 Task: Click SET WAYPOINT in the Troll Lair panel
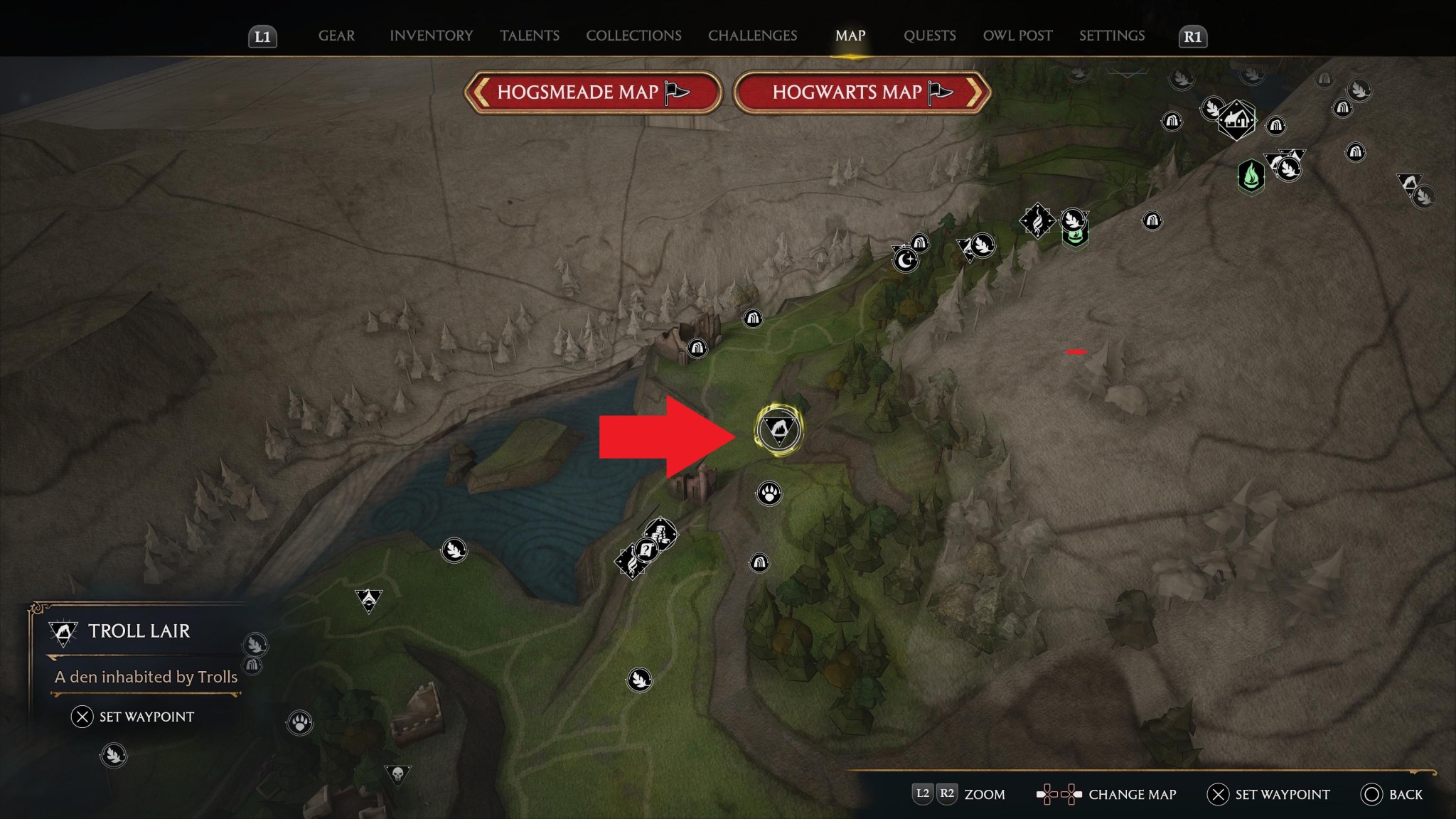133,717
